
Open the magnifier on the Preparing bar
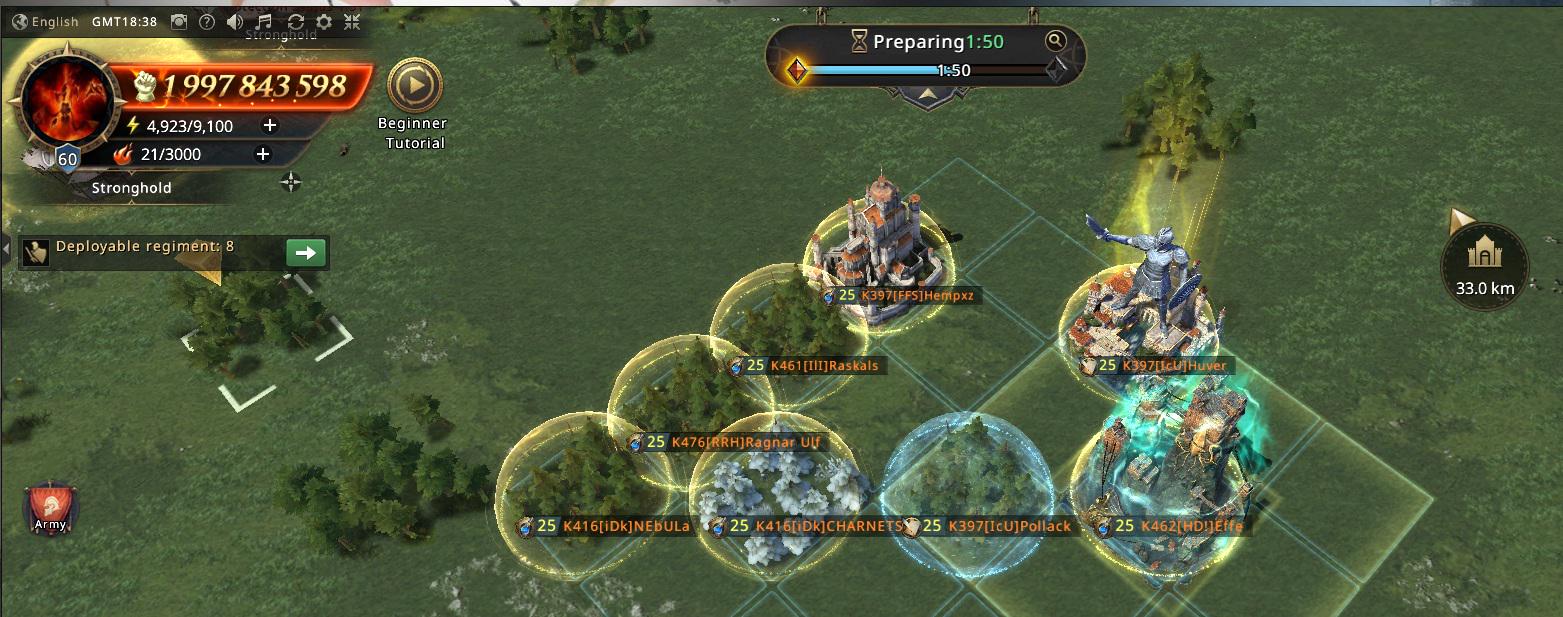coord(1055,41)
